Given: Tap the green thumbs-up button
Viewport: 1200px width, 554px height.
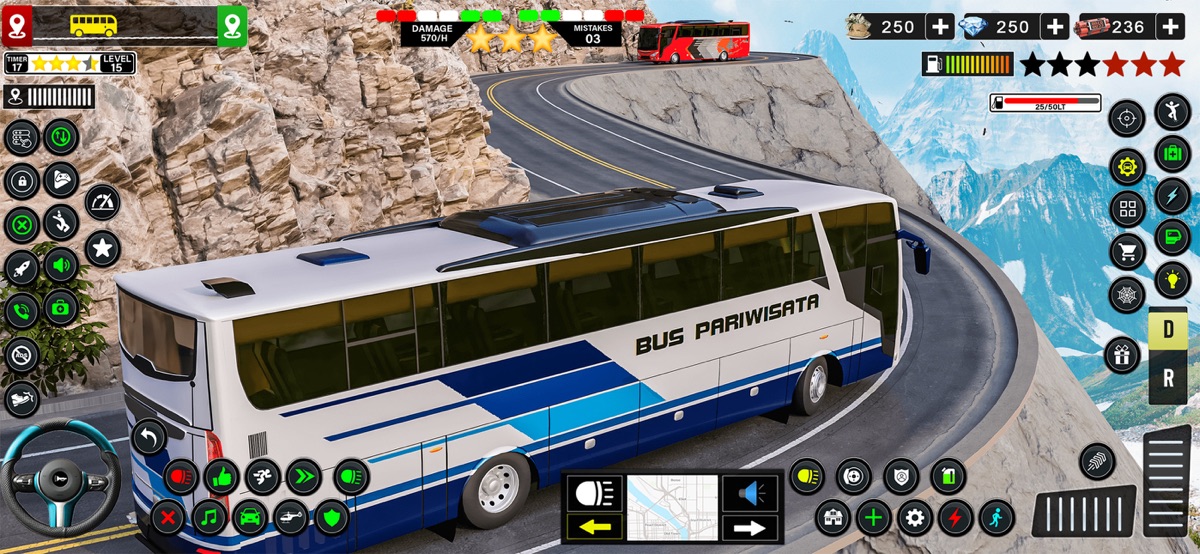Looking at the screenshot, I should click(x=221, y=477).
